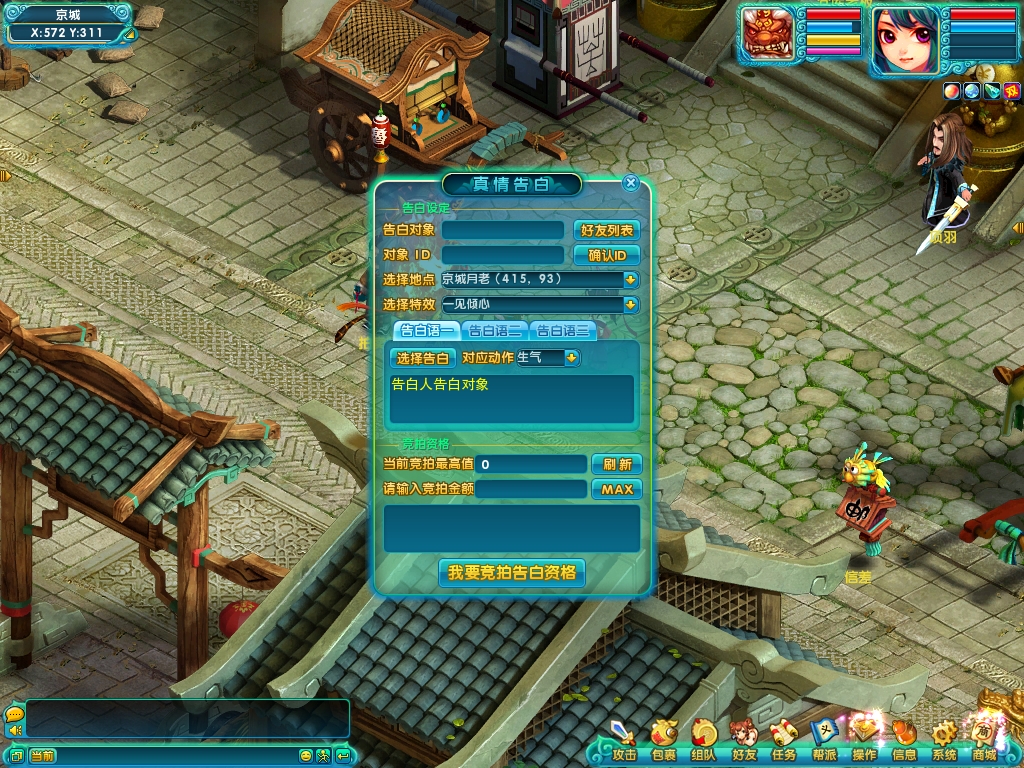This screenshot has height=768, width=1024.
Task: Open the 好友 friends panel
Action: (x=743, y=740)
